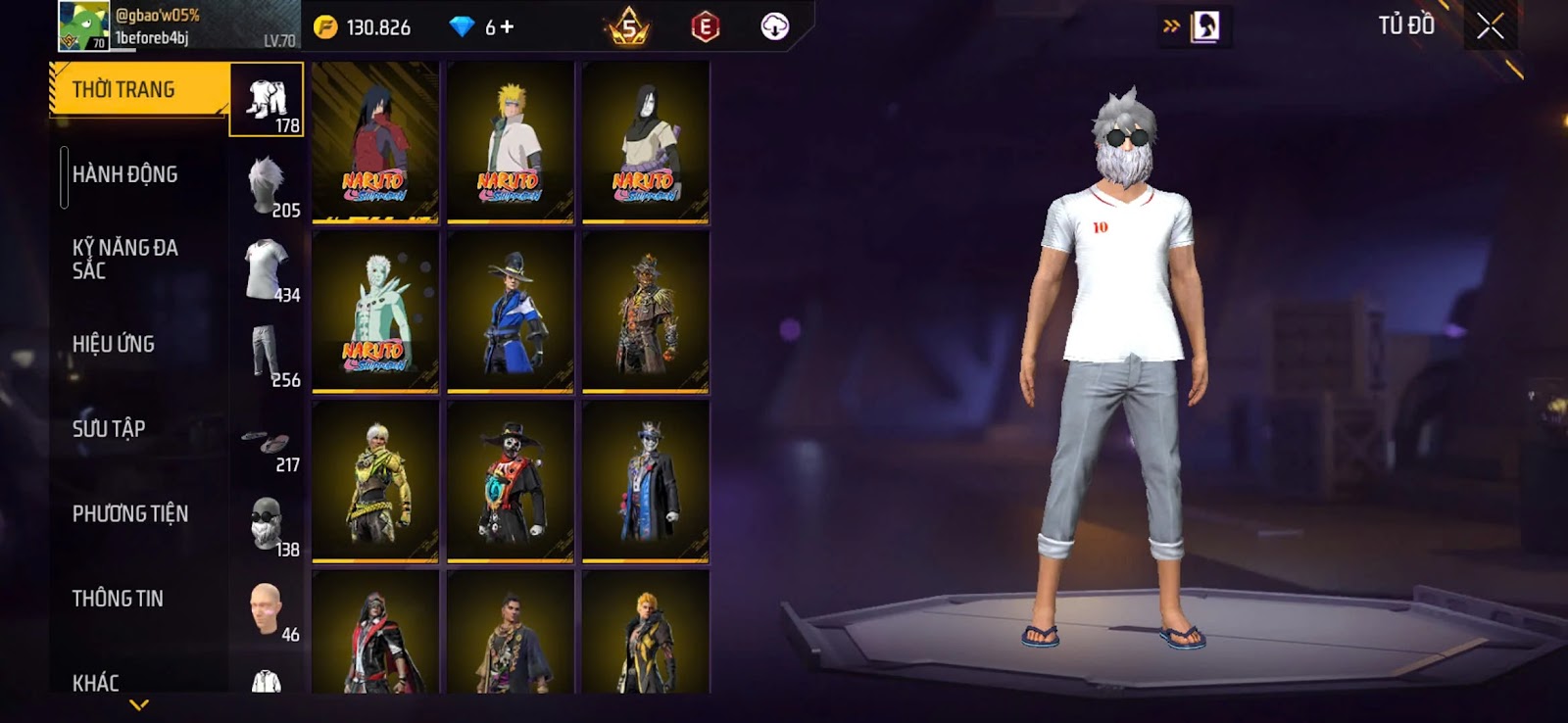Open the player profile avatar
This screenshot has width=1568, height=723.
pos(82,26)
